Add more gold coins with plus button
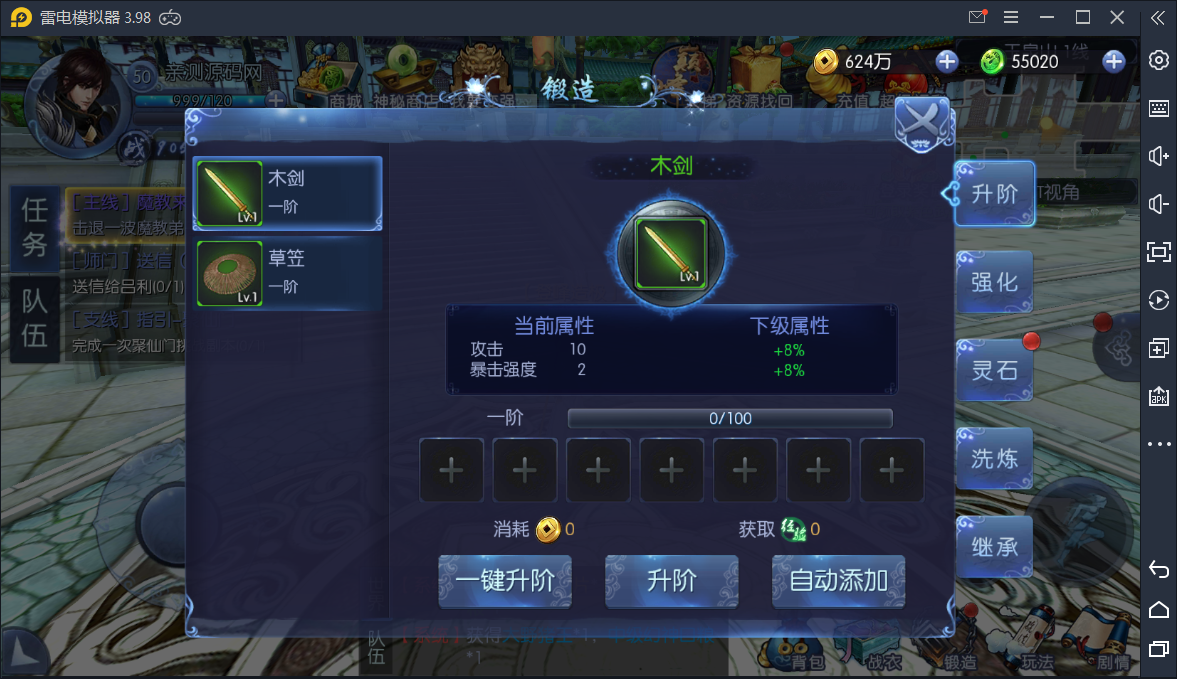The height and width of the screenshot is (679, 1177). coord(946,62)
